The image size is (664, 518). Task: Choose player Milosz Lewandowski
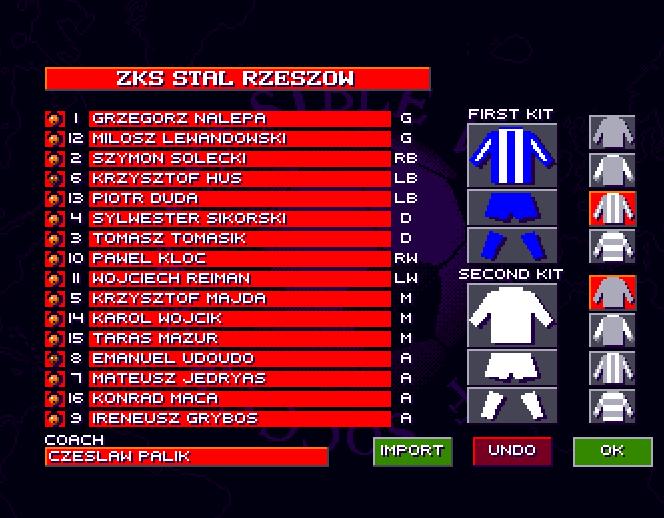click(x=239, y=138)
